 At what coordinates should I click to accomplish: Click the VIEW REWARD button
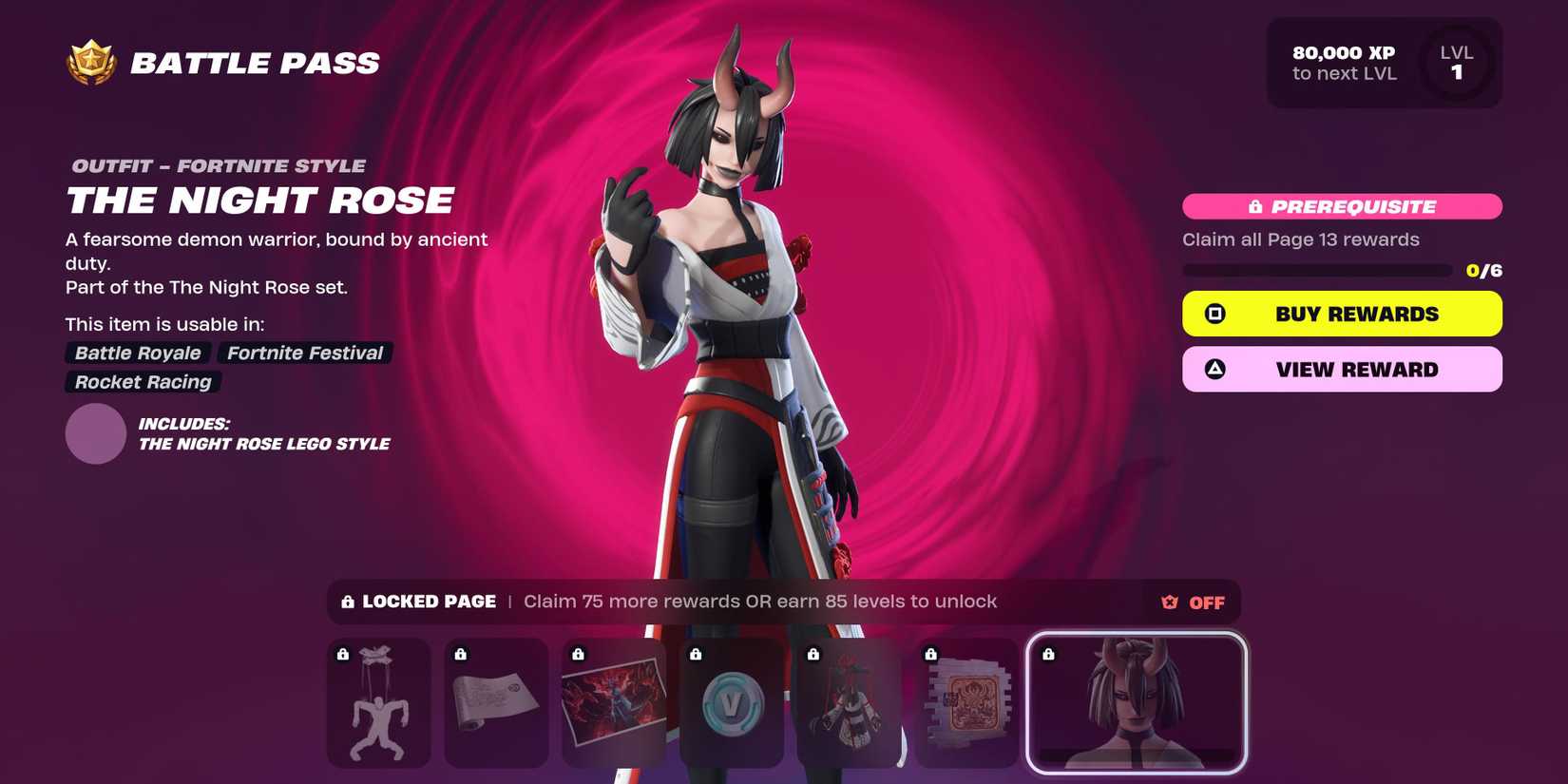point(1341,369)
